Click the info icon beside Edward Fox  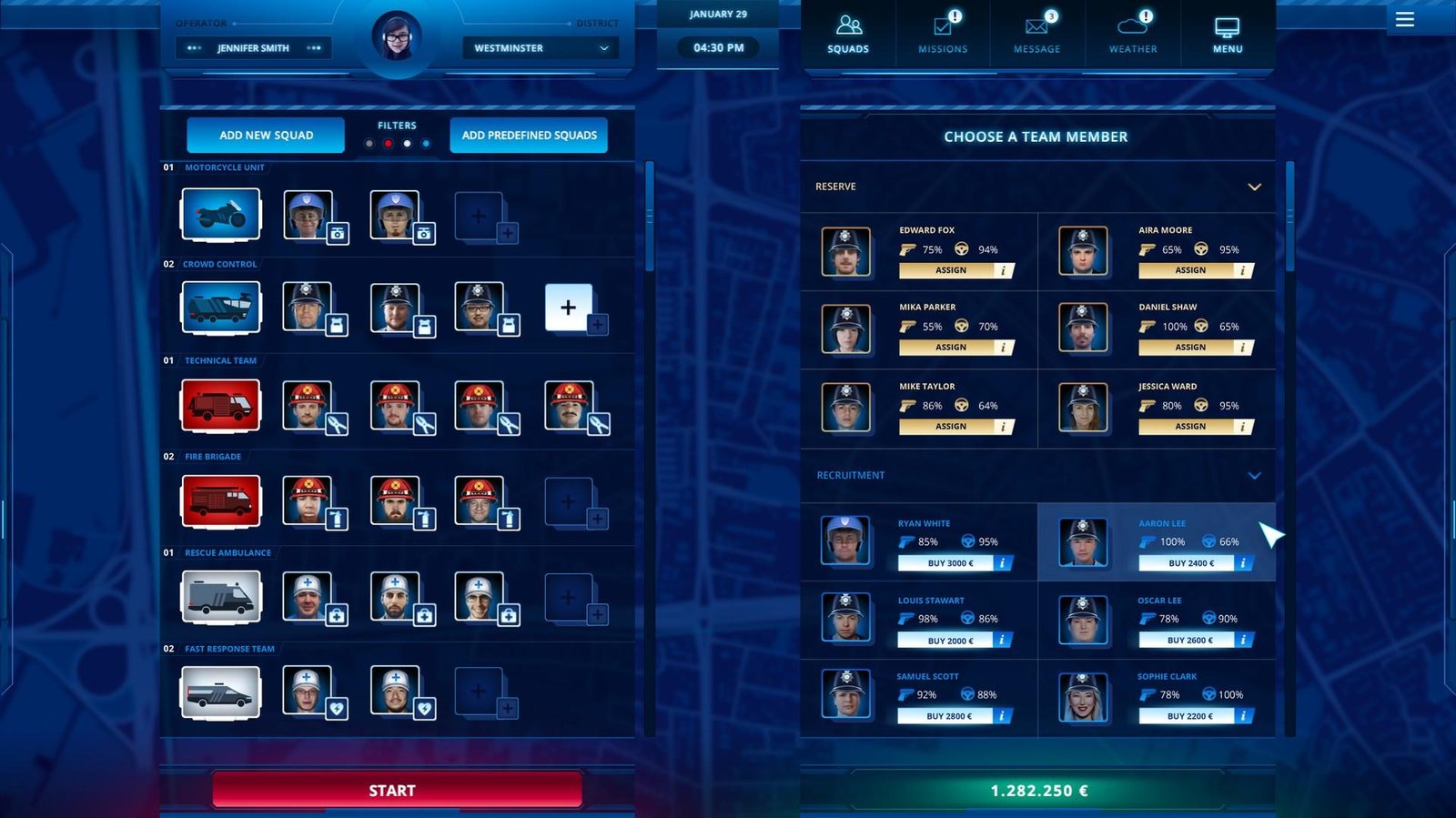[1004, 270]
